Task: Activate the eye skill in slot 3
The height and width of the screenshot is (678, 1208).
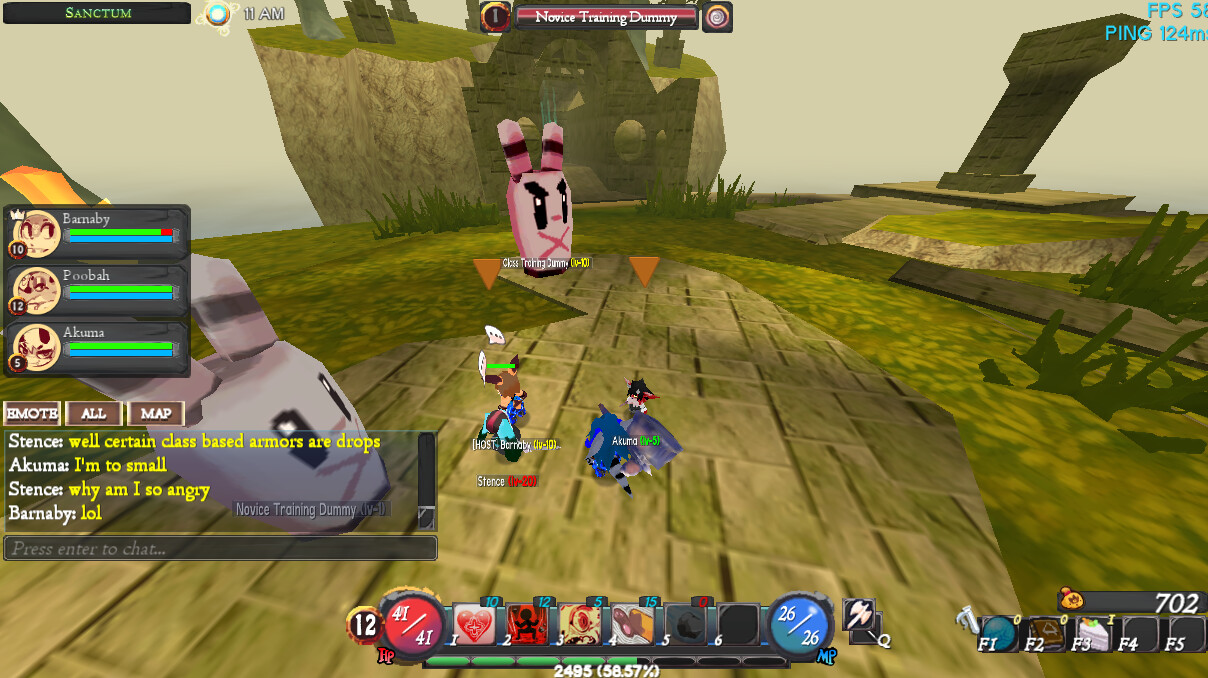Action: (x=579, y=625)
